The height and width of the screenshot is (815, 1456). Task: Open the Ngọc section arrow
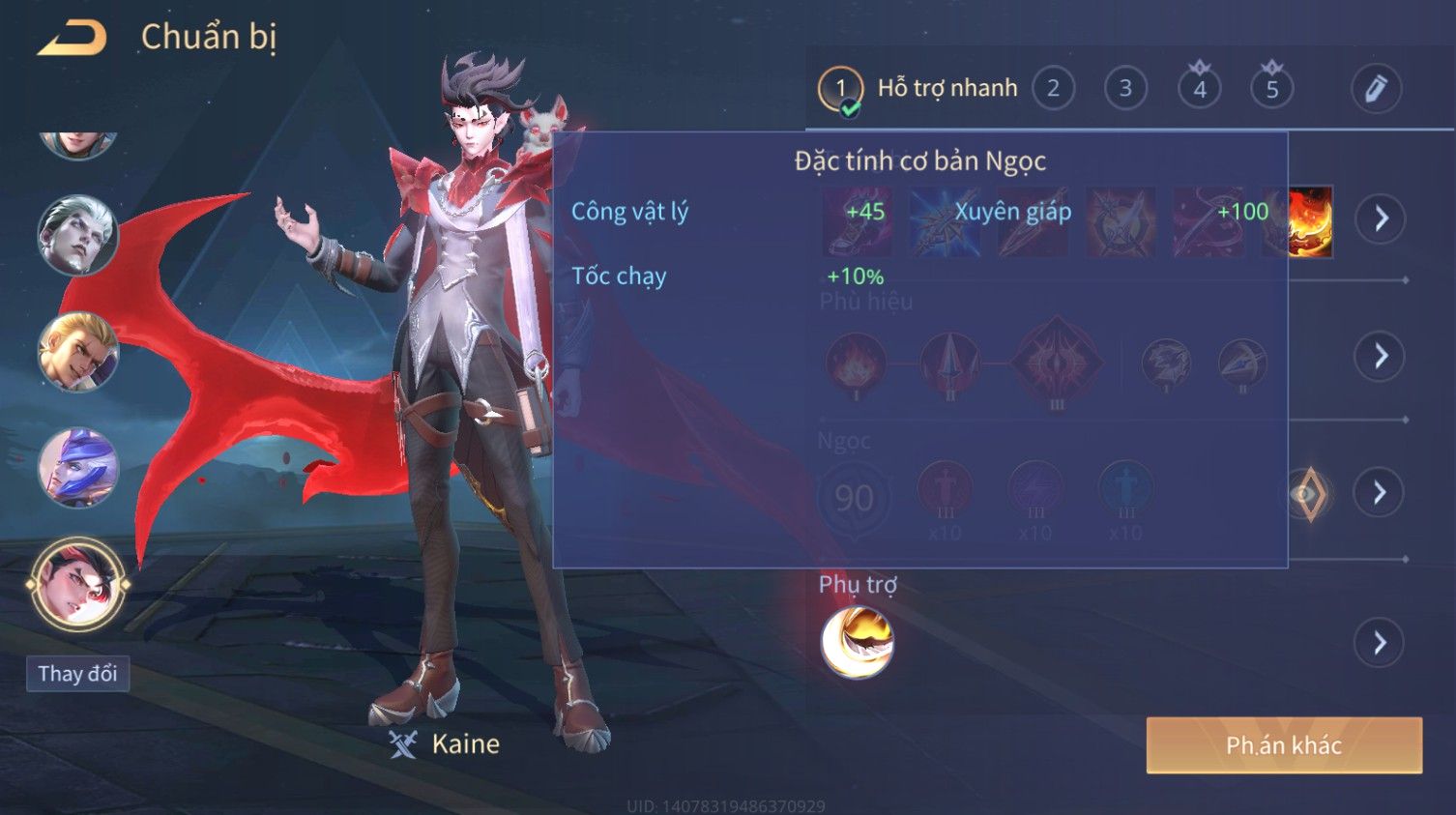[1380, 493]
